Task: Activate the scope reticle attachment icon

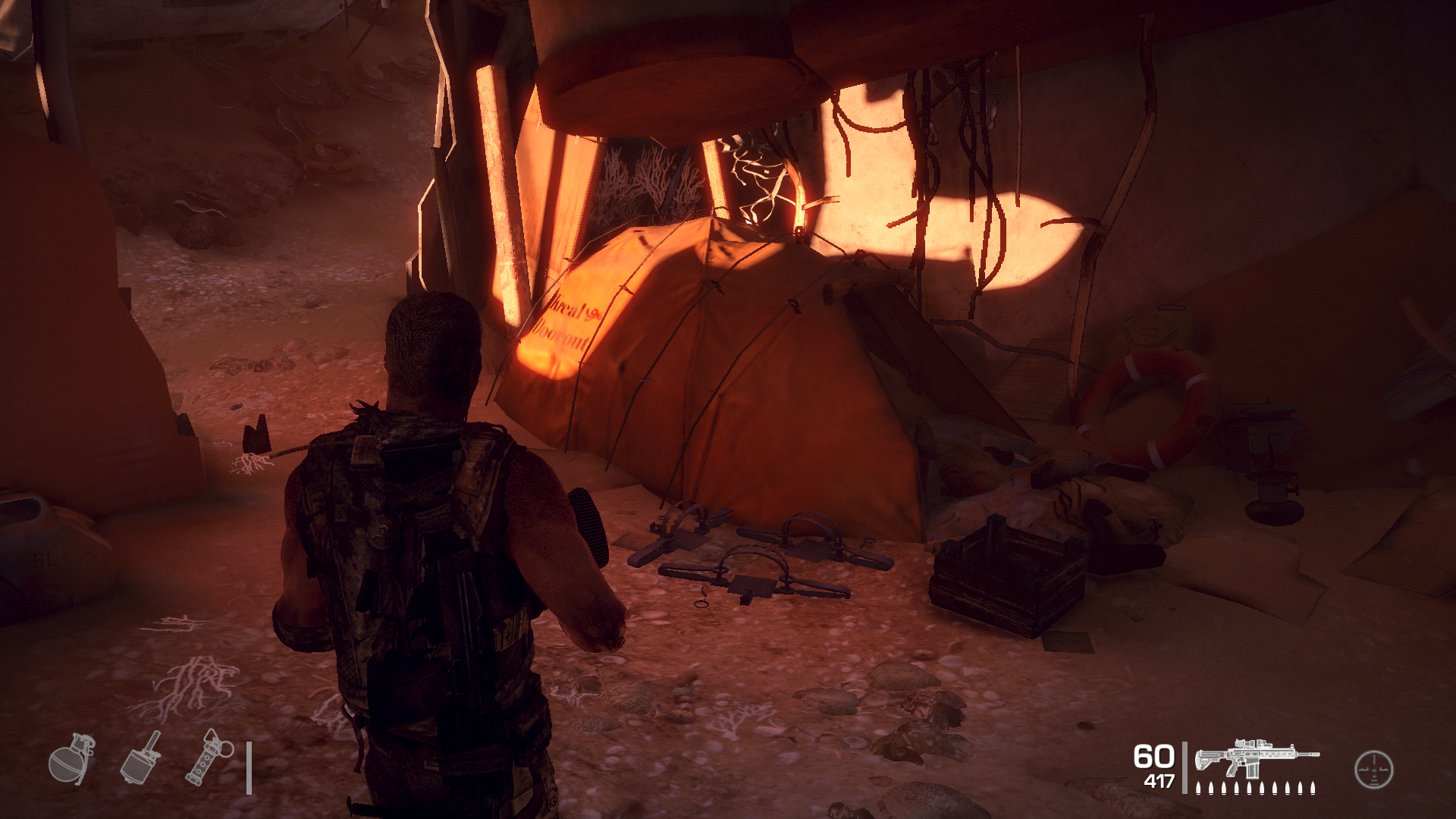Action: tap(1373, 769)
